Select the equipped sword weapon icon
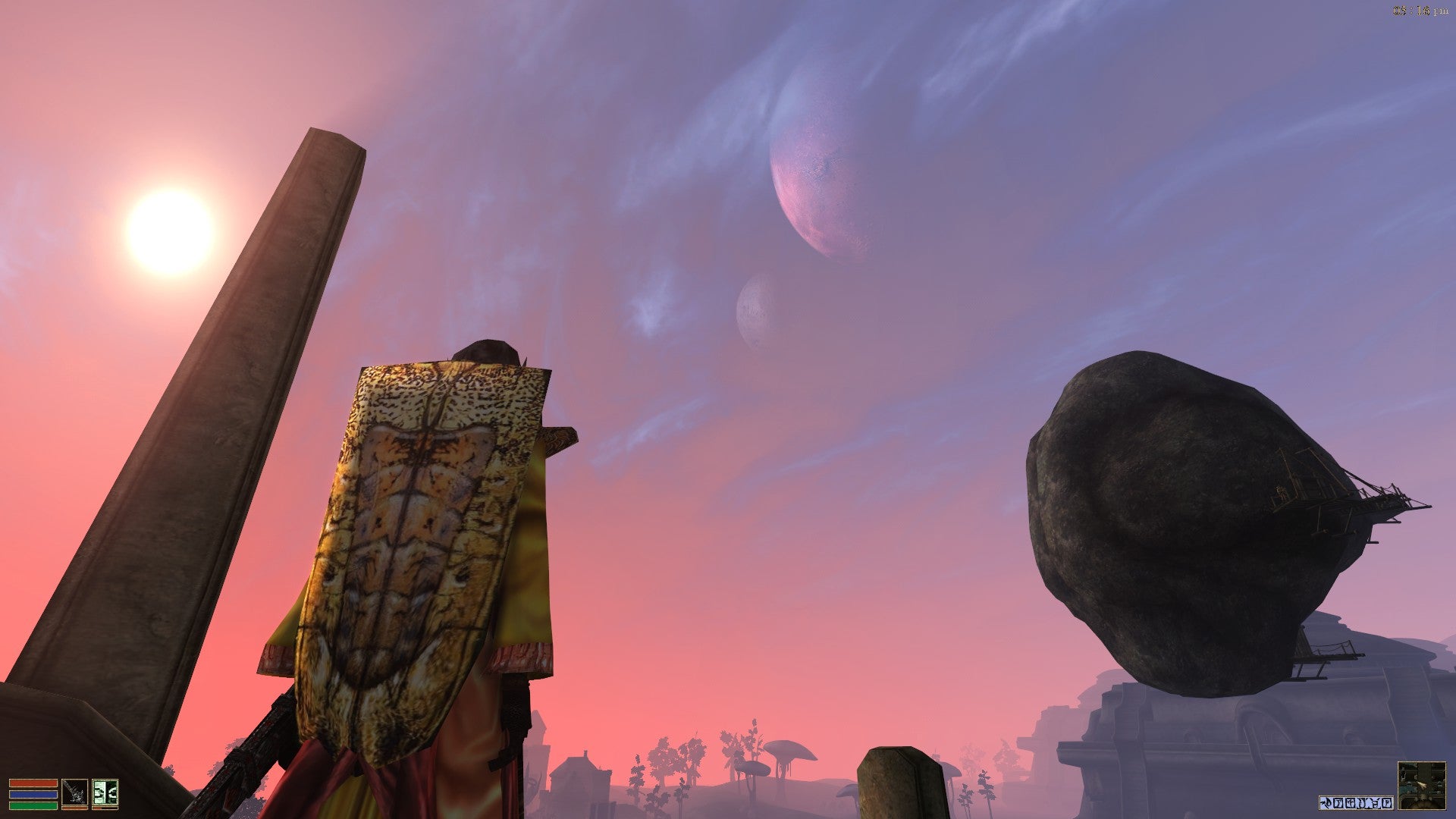Viewport: 1456px width, 819px height. (74, 792)
